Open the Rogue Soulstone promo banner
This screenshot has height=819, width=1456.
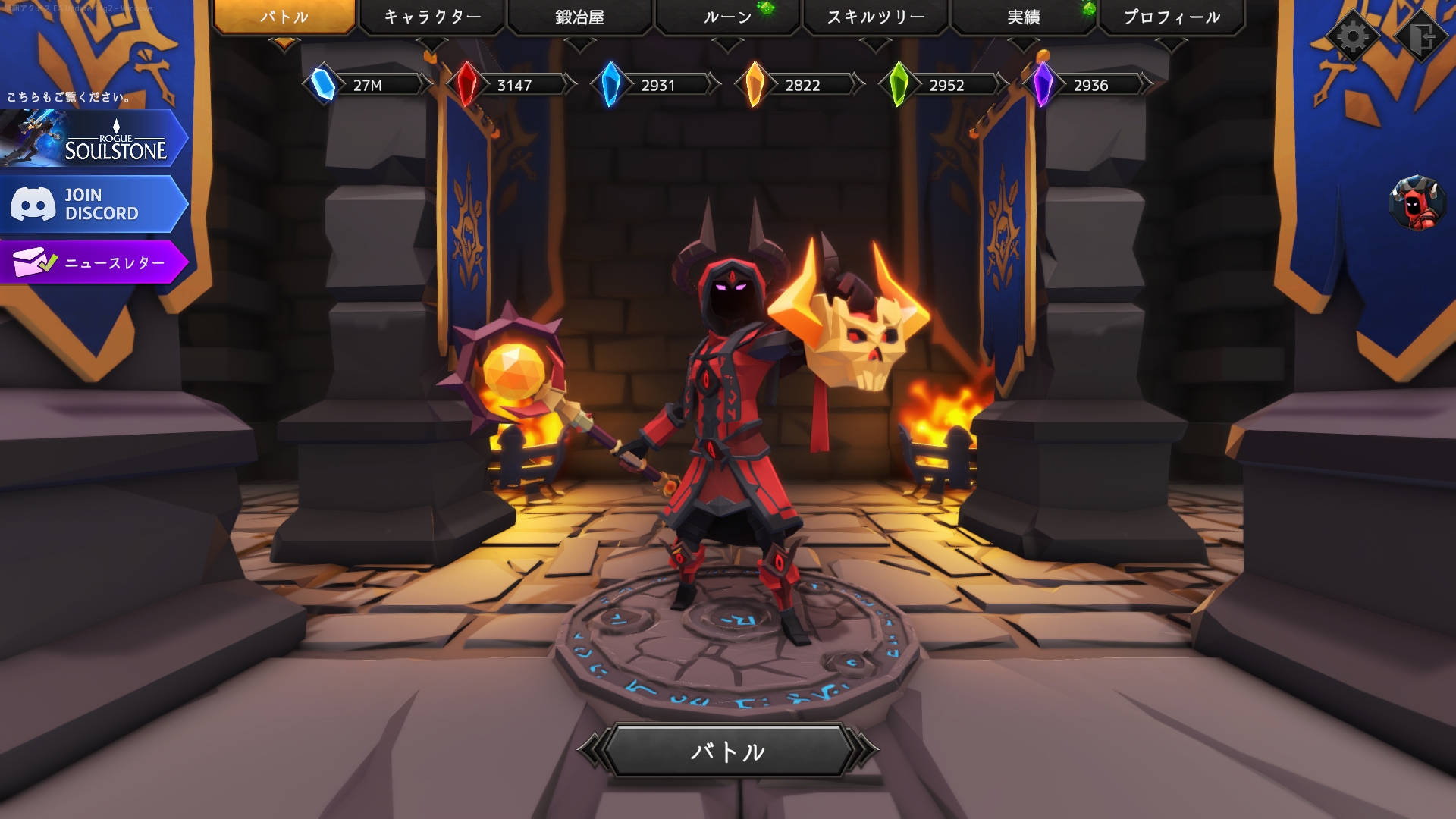[93, 139]
